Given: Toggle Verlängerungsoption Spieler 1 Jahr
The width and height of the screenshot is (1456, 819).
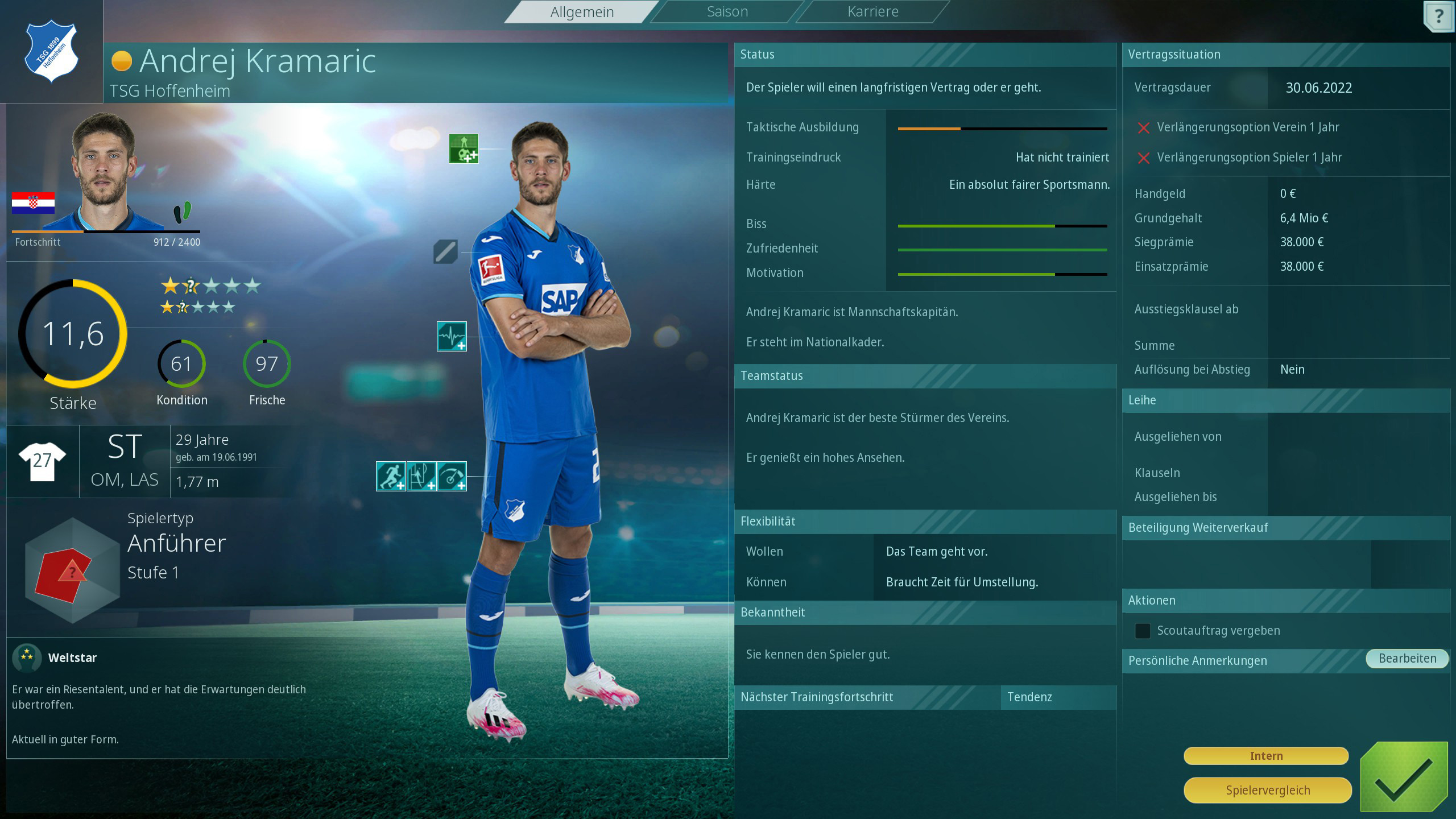Looking at the screenshot, I should point(1144,158).
